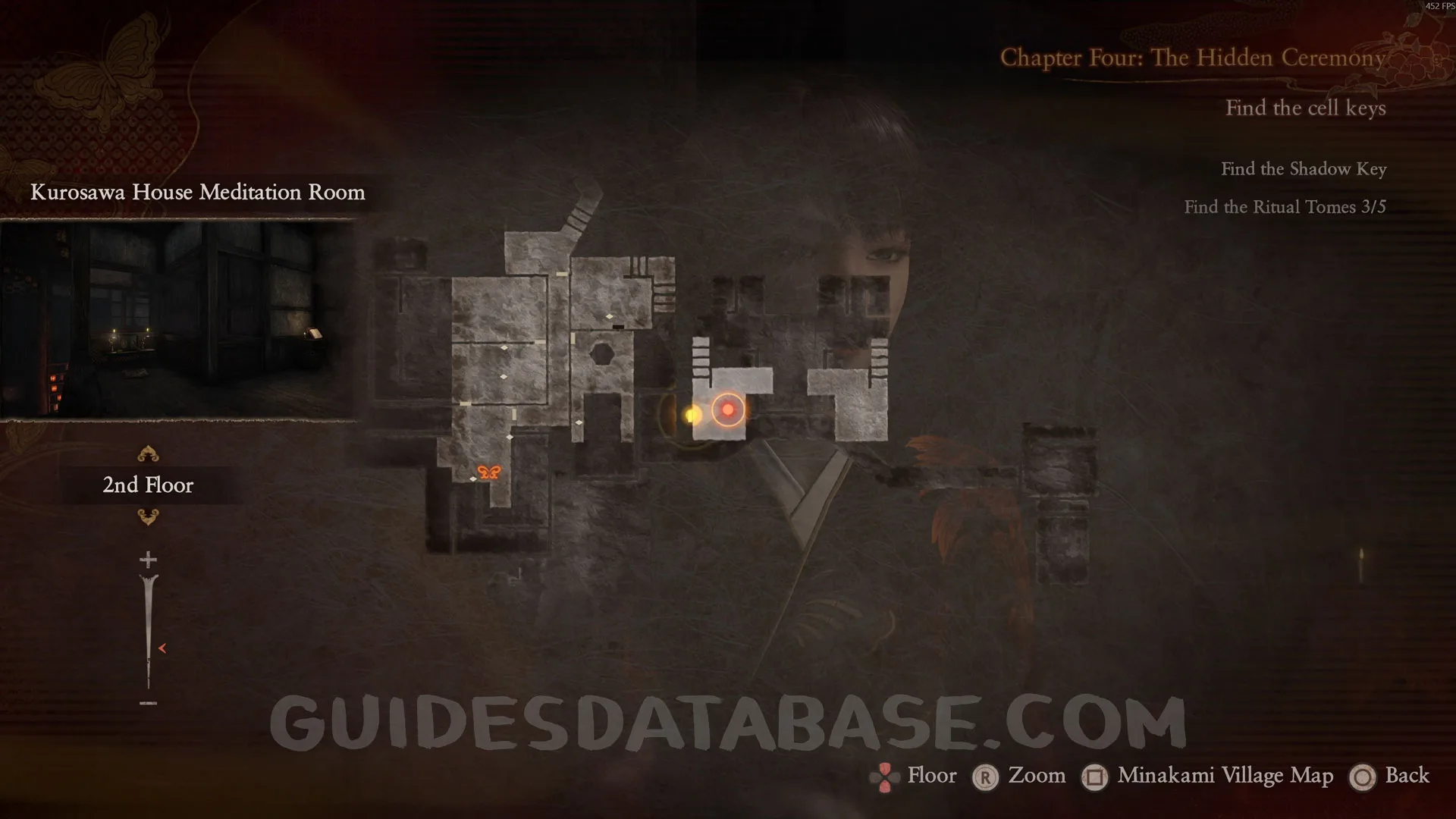This screenshot has height=819, width=1456.
Task: Select the red player position marker
Action: (728, 410)
